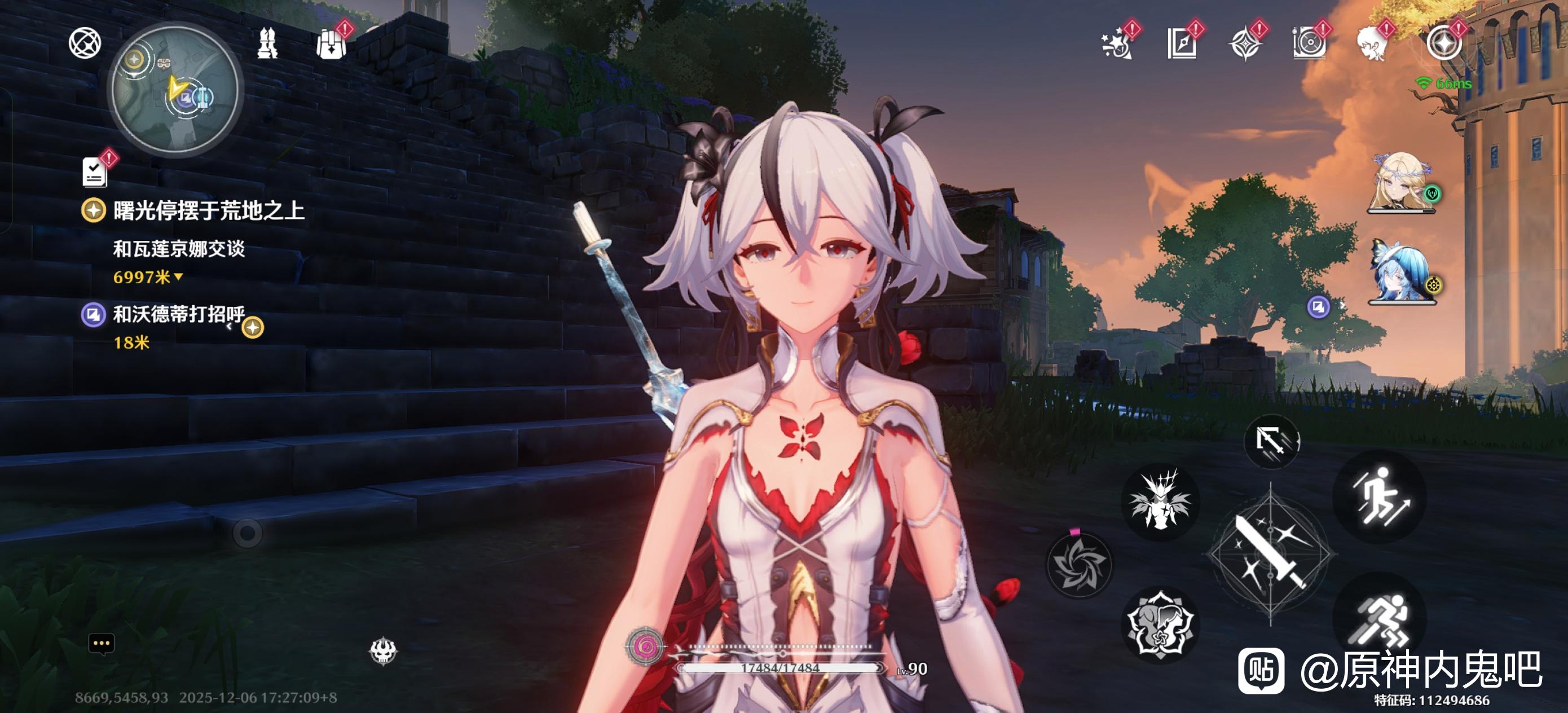Screen dimensions: 1568x713
Task: Open the backpack inventory
Action: (331, 44)
